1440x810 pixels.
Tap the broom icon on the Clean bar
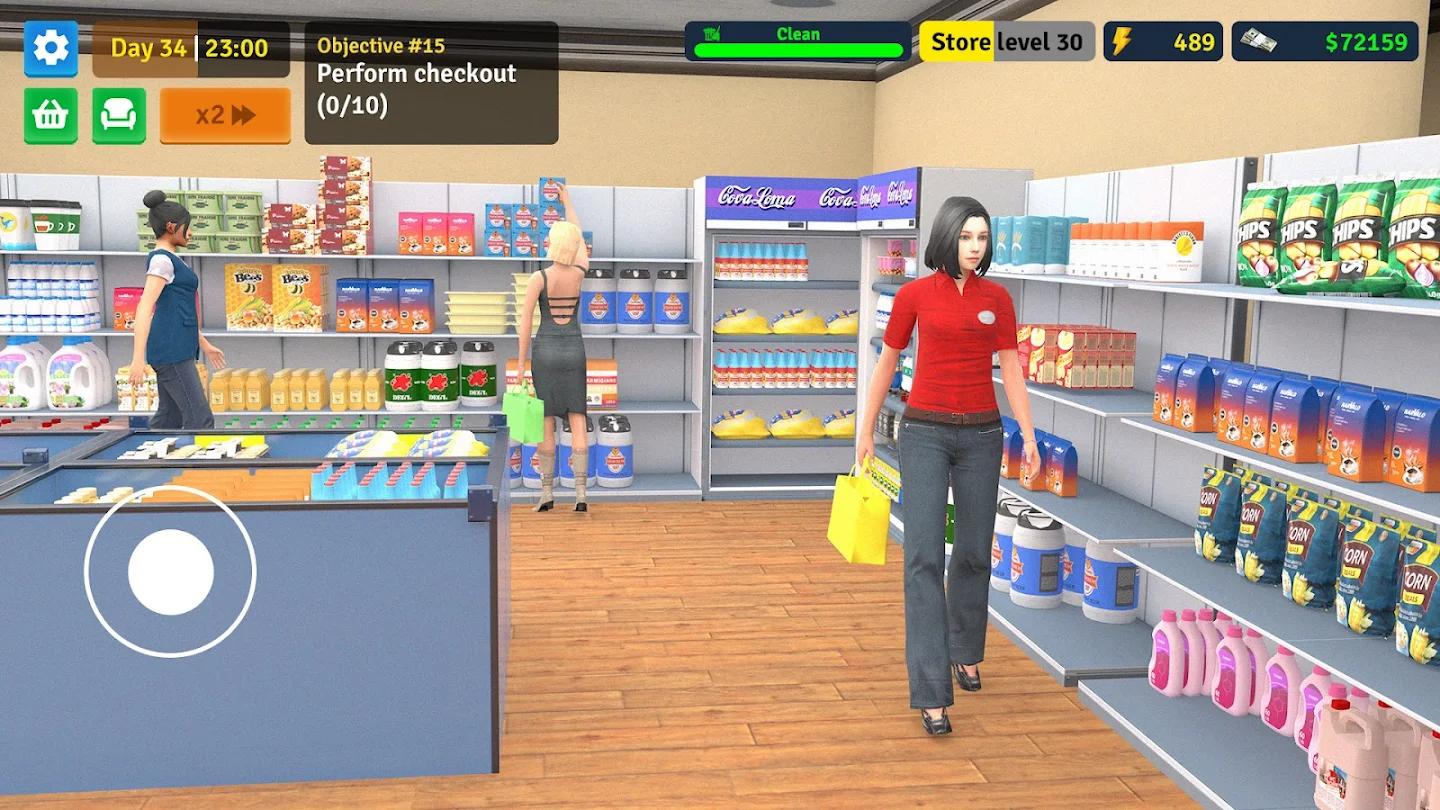pos(710,34)
